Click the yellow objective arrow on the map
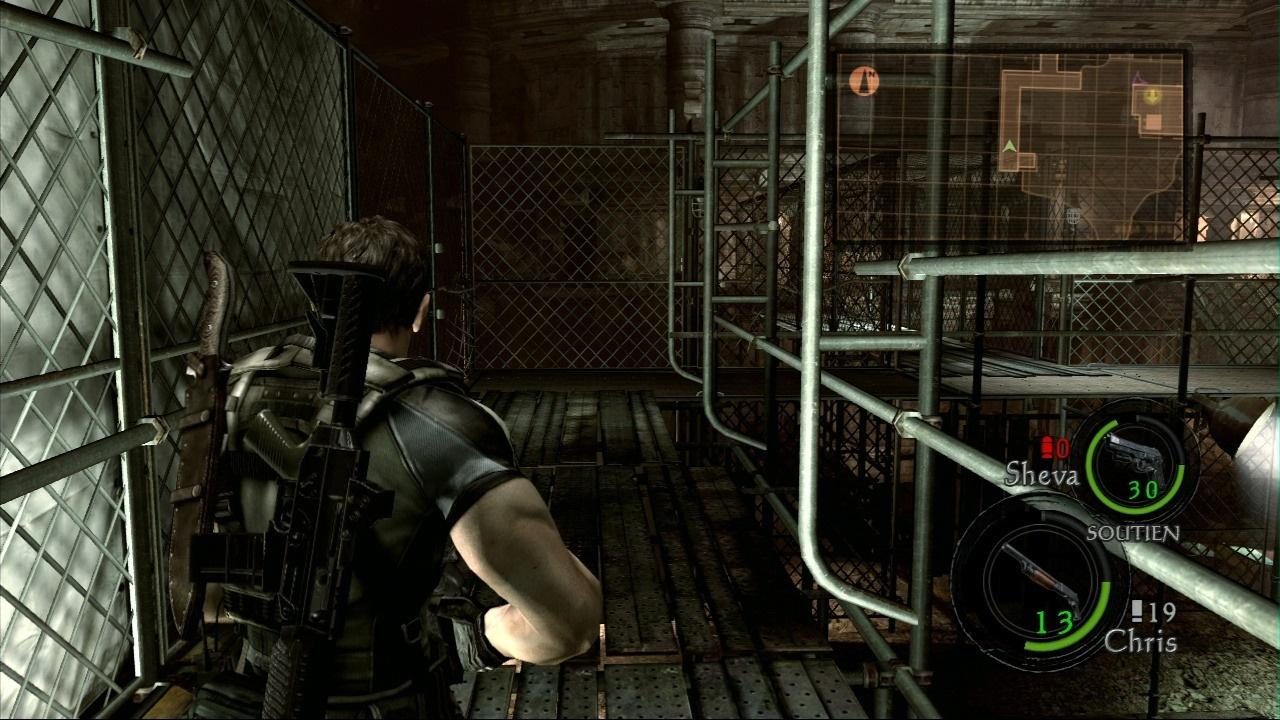Screen dimensions: 1280x720 1152,97
